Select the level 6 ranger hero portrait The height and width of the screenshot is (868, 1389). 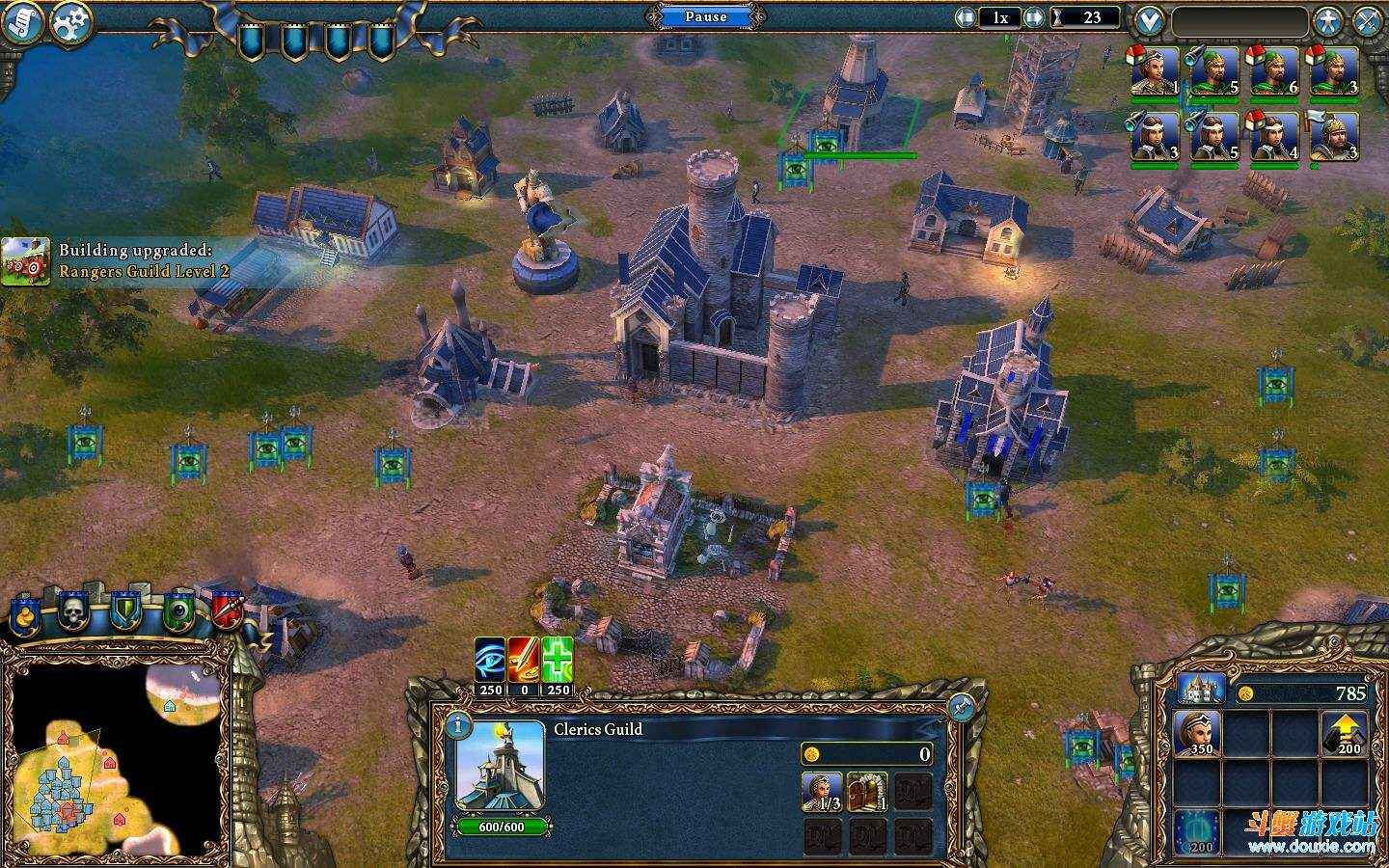pyautogui.click(x=1274, y=71)
